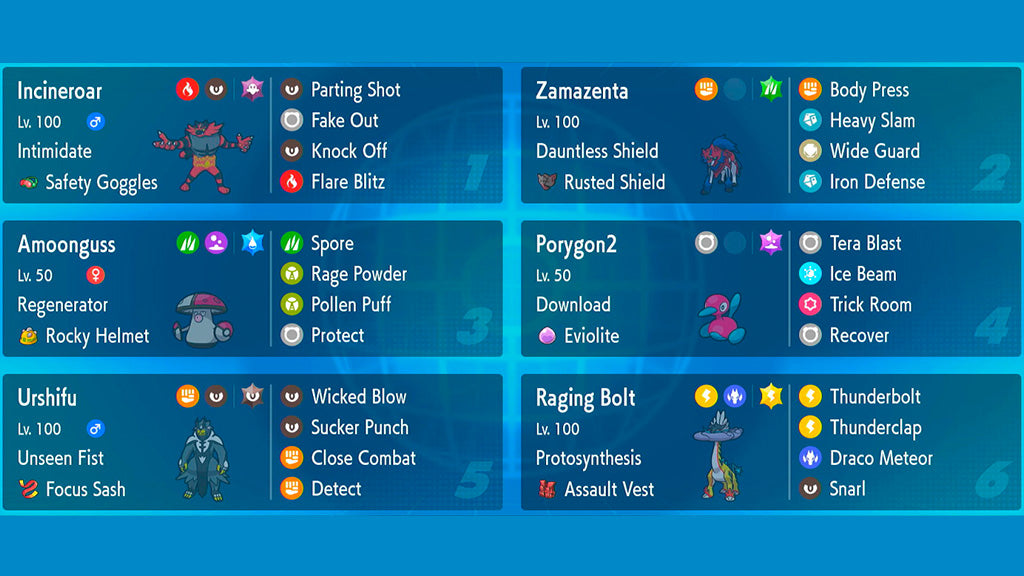The image size is (1024, 576).
Task: Click the Eviolite held item
Action: [x=590, y=336]
